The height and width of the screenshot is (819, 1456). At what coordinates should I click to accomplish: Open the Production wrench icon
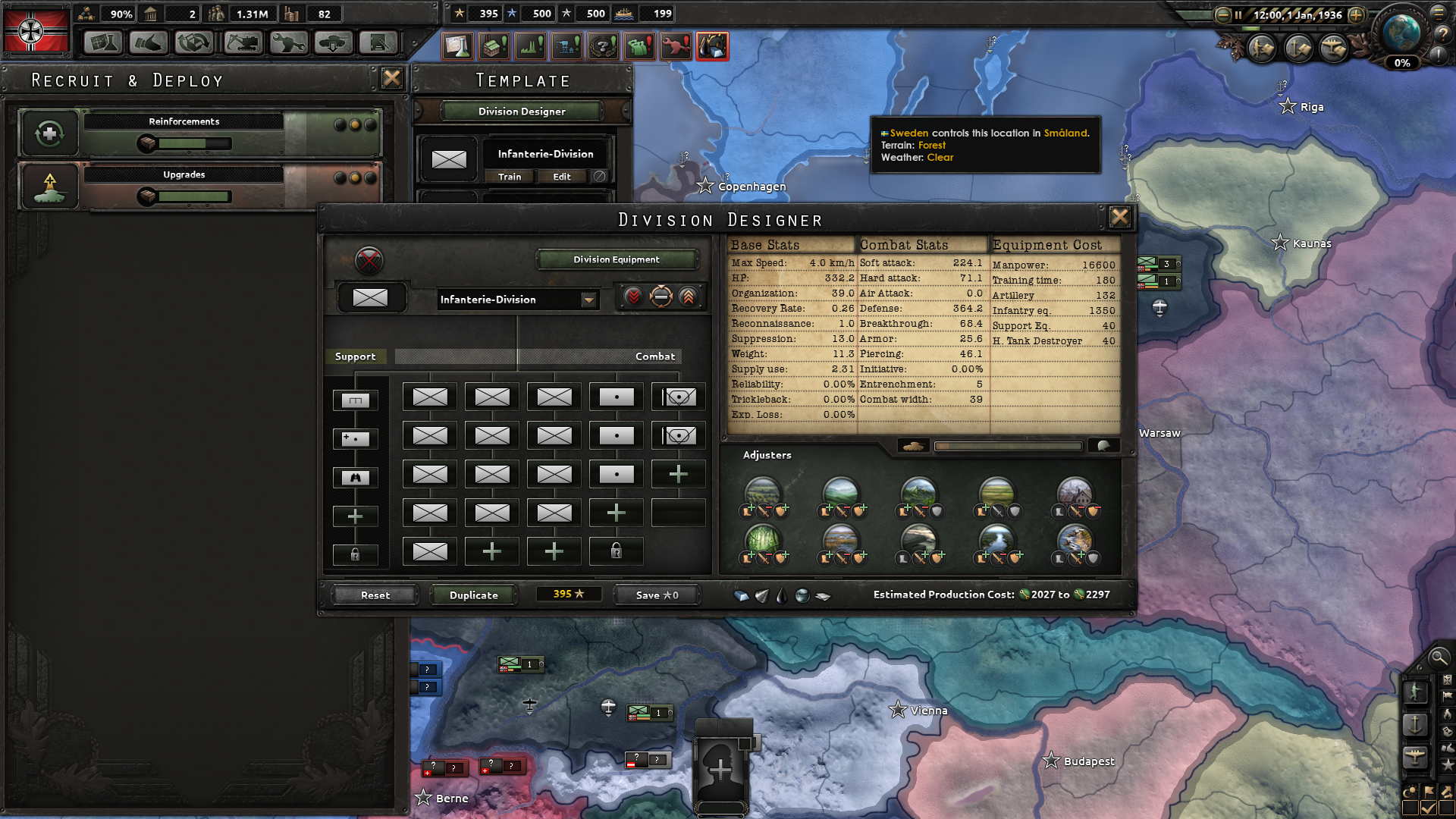pyautogui.click(x=288, y=43)
